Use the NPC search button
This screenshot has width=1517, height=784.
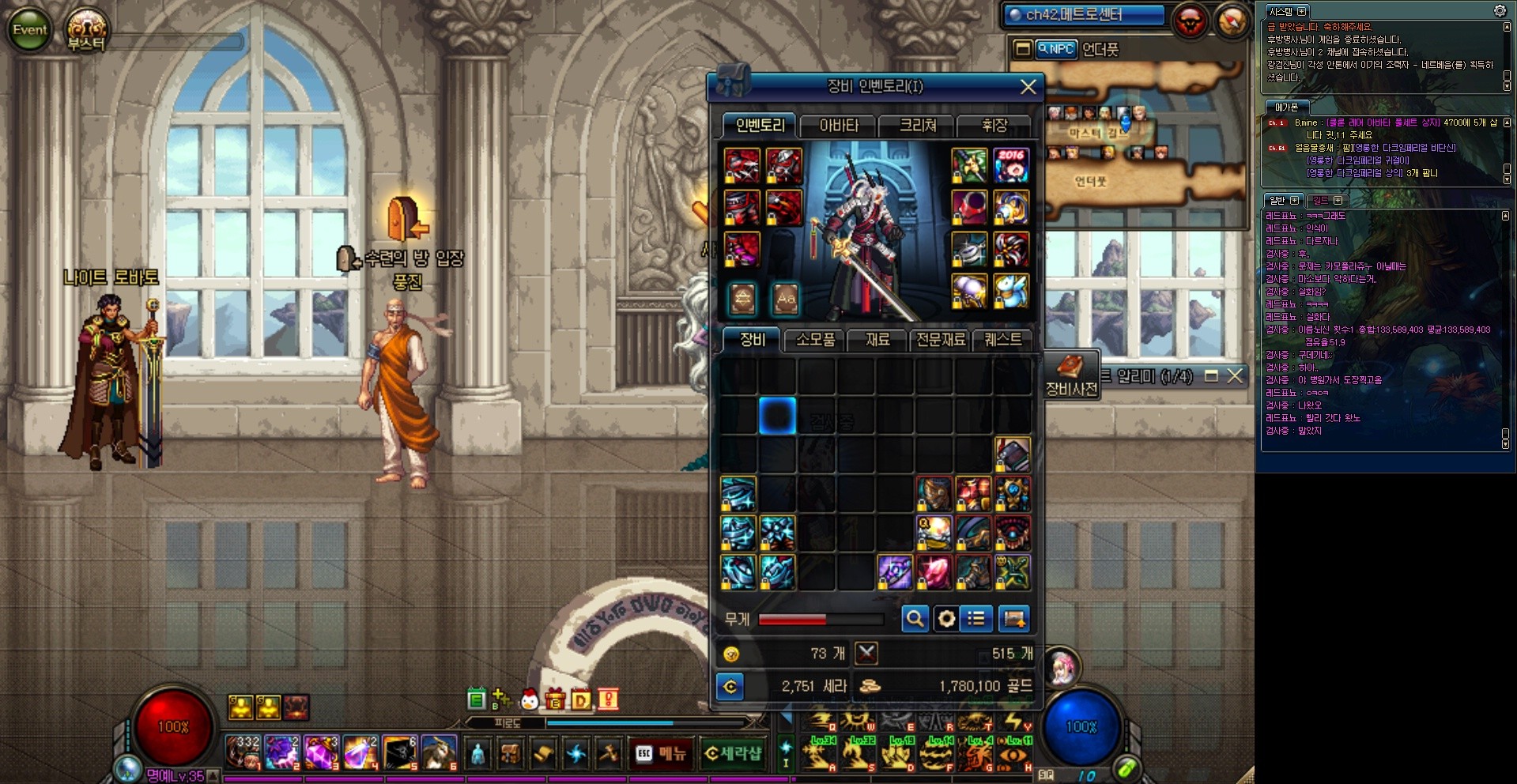coord(1055,49)
